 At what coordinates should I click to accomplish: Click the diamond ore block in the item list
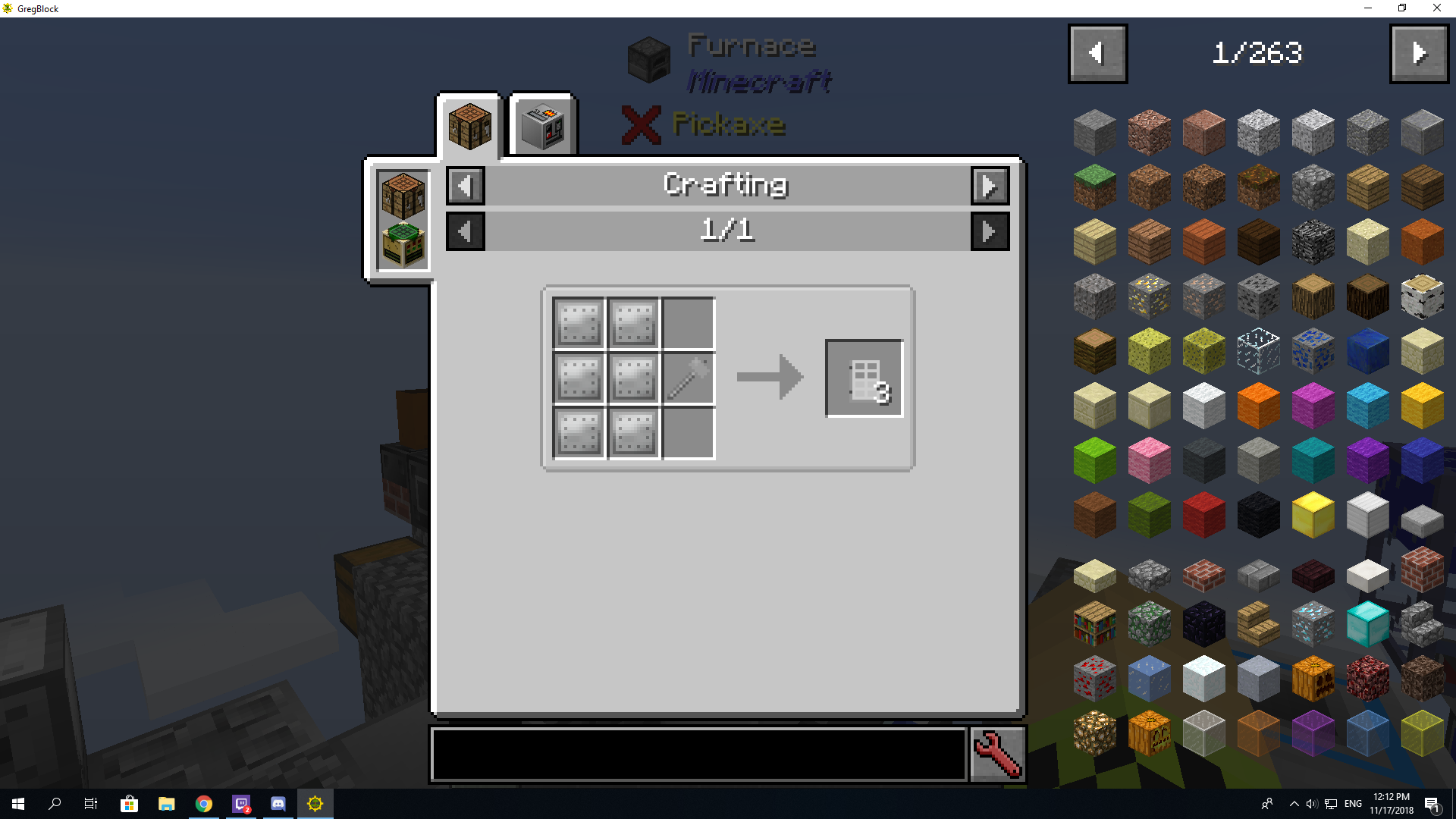pyautogui.click(x=1313, y=623)
